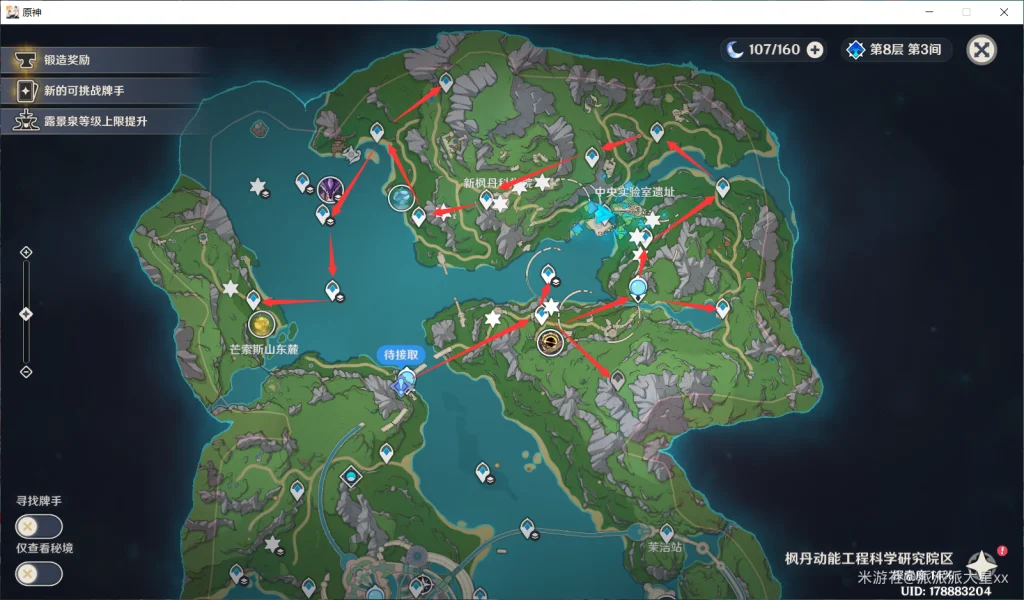Select the golden boss marker near 芒索斯山东麓
The image size is (1024, 600).
point(261,324)
